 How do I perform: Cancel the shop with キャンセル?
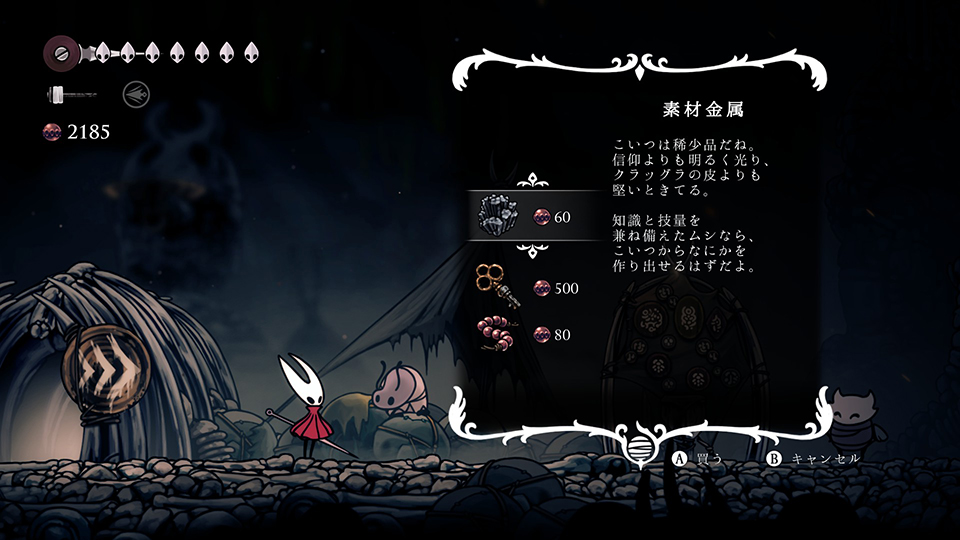click(815, 458)
